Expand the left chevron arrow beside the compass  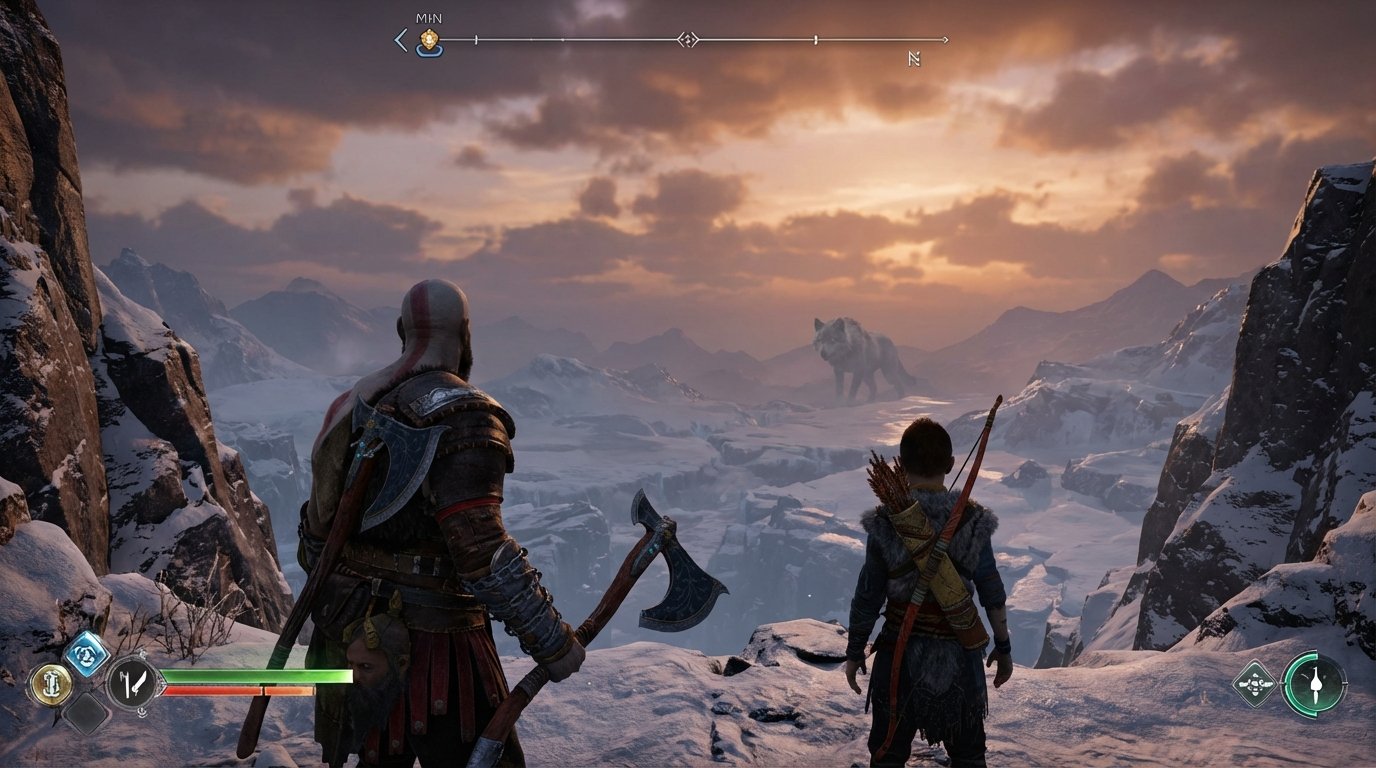pos(401,40)
